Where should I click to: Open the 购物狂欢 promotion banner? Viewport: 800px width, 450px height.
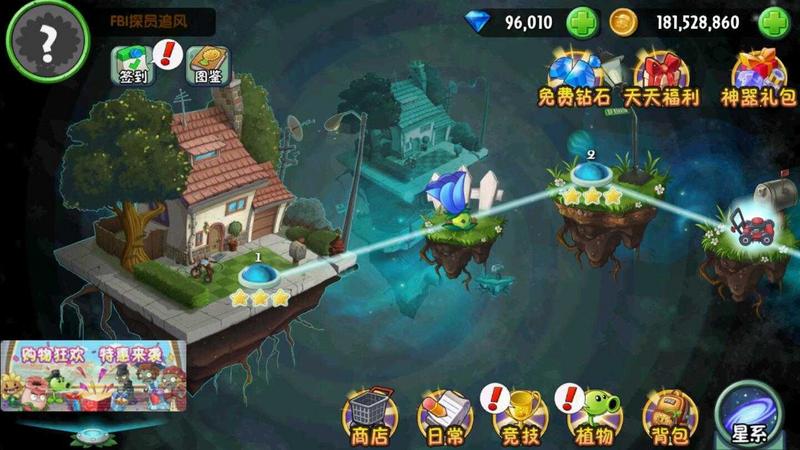click(93, 376)
